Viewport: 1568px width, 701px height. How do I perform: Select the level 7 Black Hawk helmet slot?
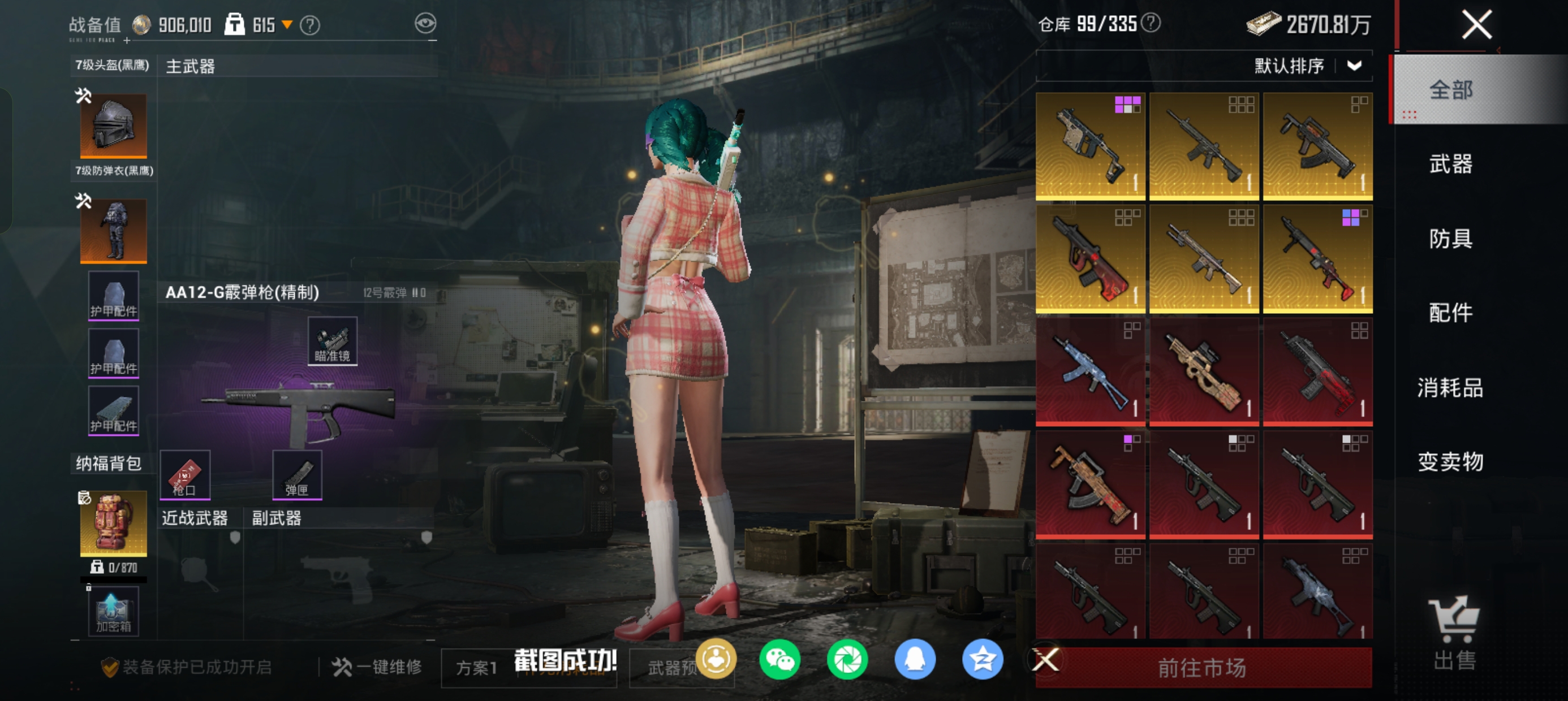click(x=114, y=126)
